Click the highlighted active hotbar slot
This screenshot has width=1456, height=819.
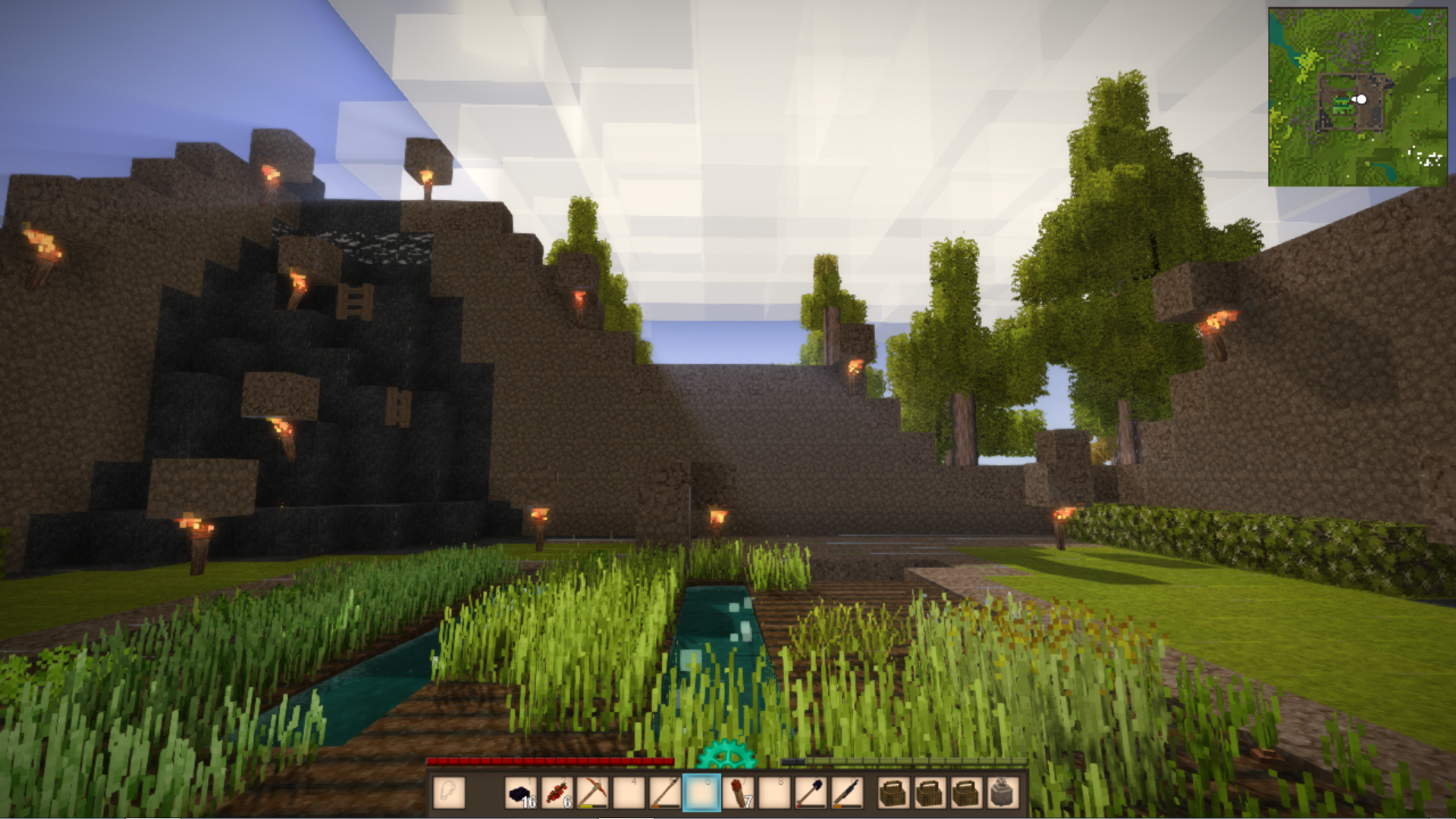[x=701, y=793]
